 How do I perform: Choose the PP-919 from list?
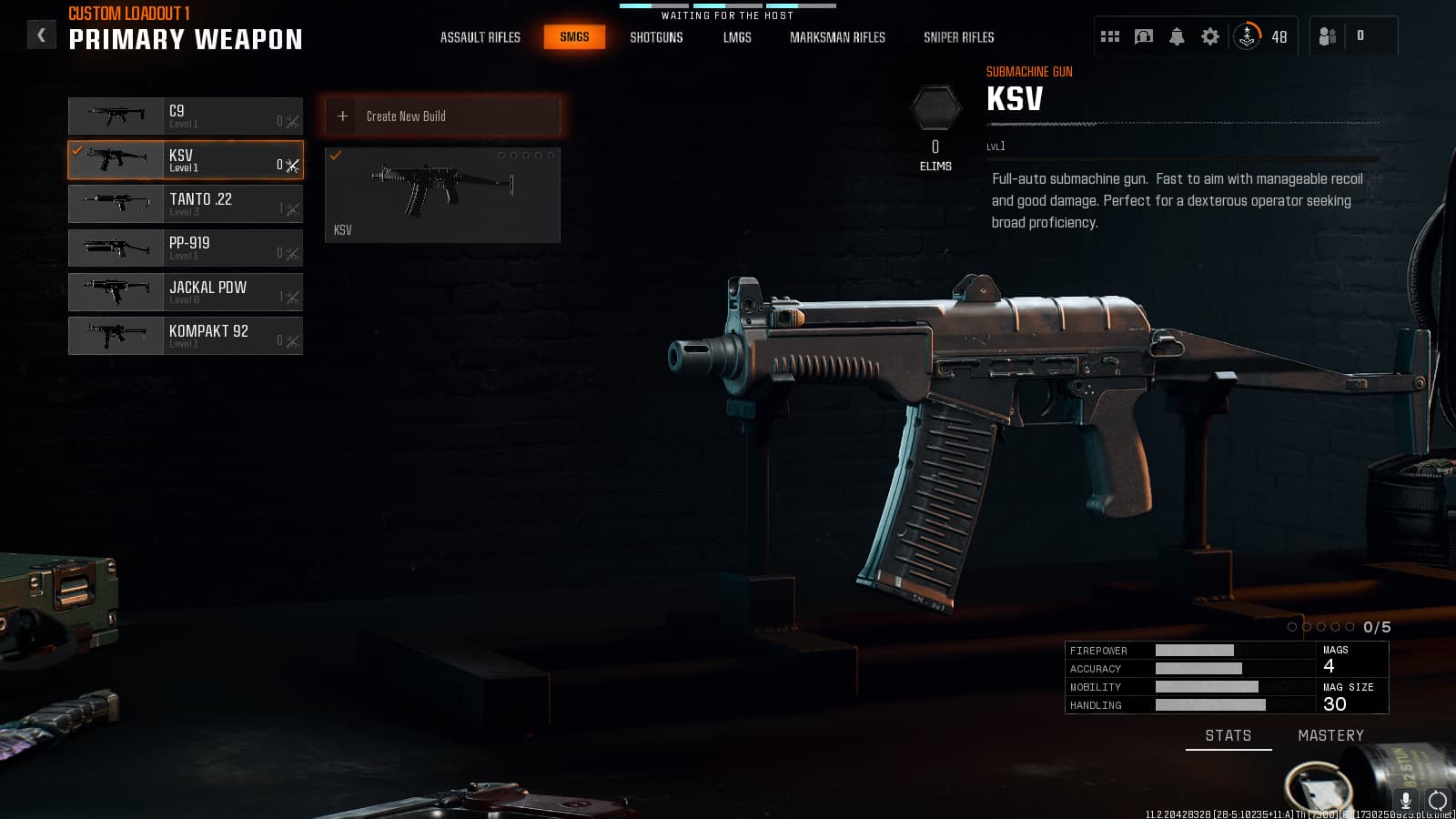point(186,248)
